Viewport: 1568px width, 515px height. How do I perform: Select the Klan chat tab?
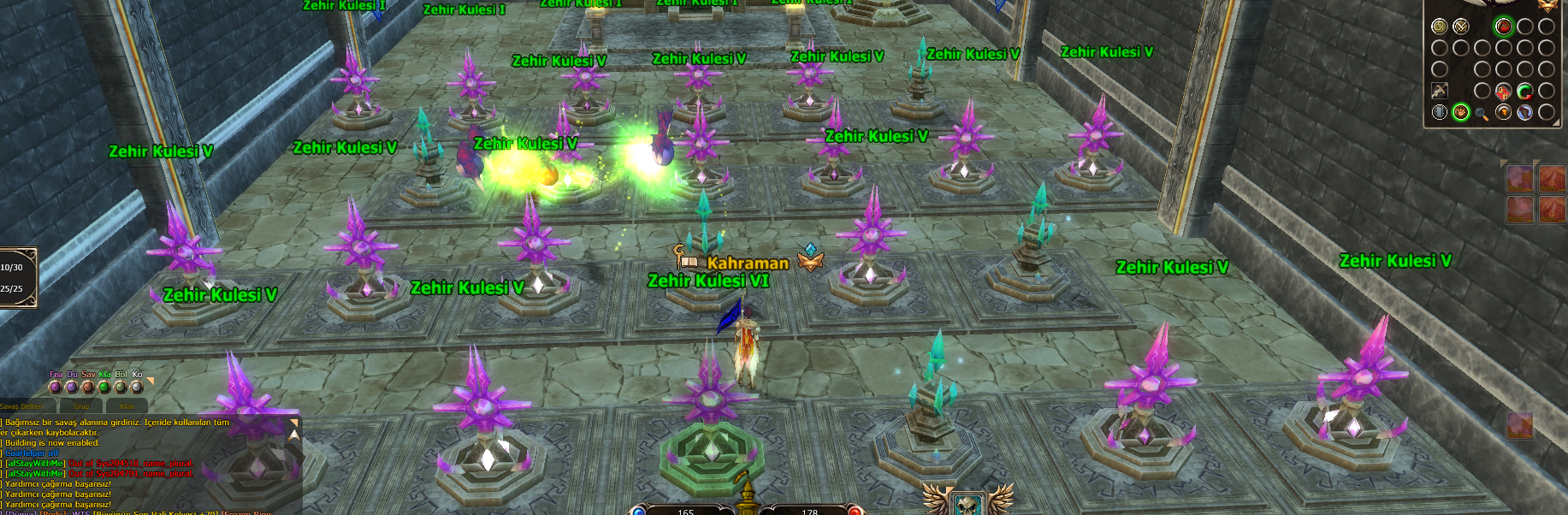[x=127, y=406]
